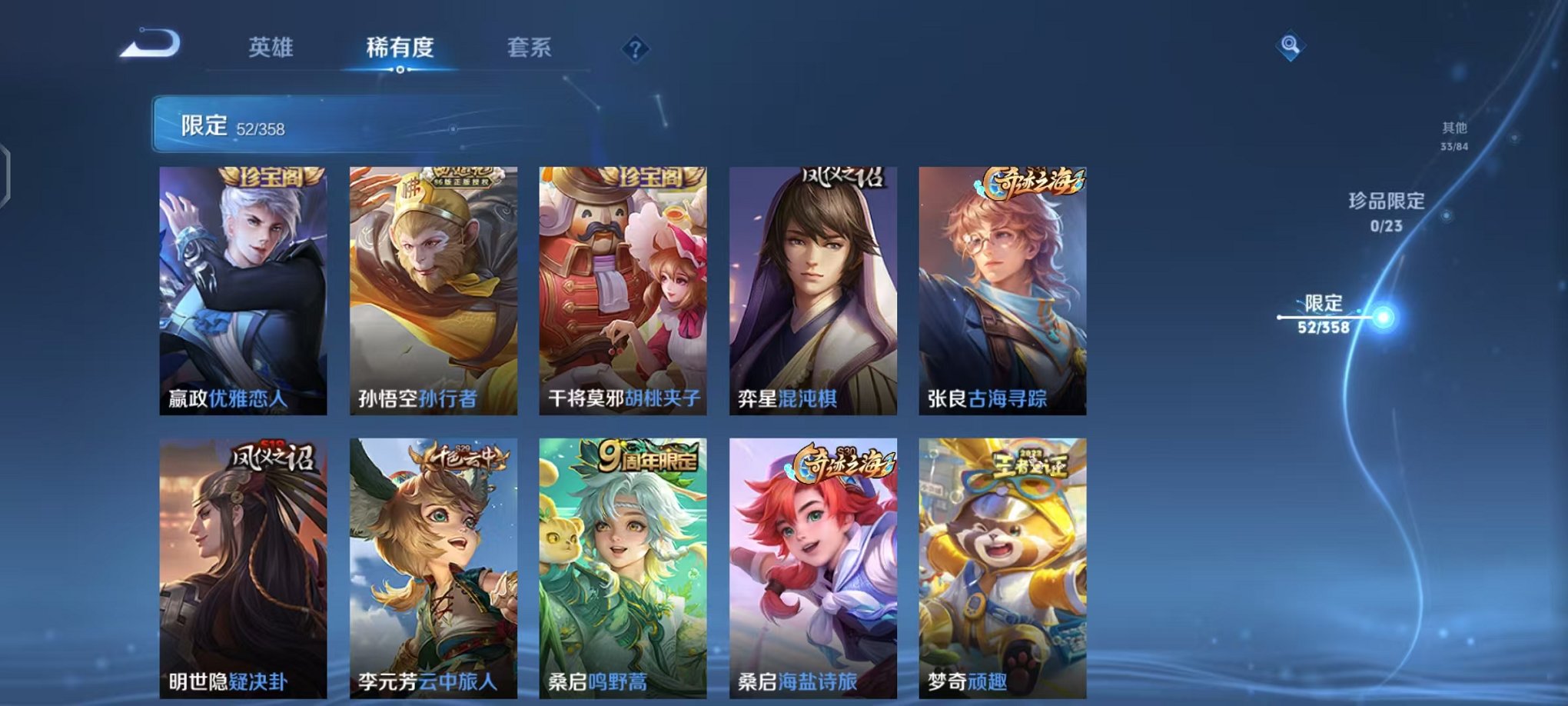Click the back arrow in top-left corner

[x=150, y=46]
